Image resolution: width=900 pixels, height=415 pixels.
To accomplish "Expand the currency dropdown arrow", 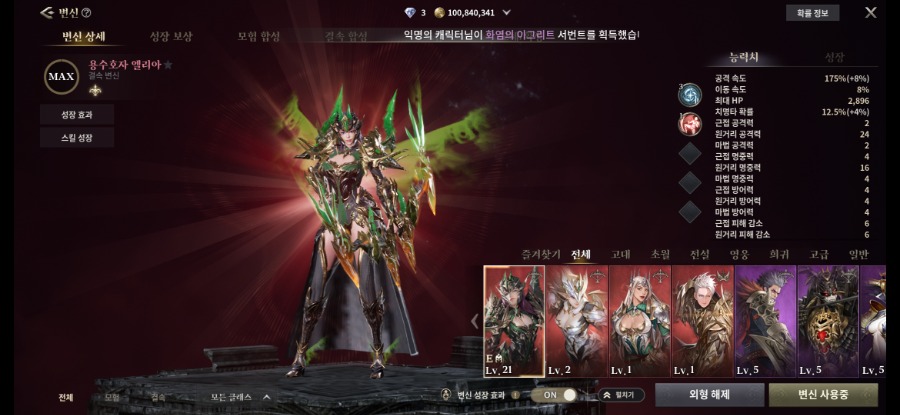I will point(507,13).
